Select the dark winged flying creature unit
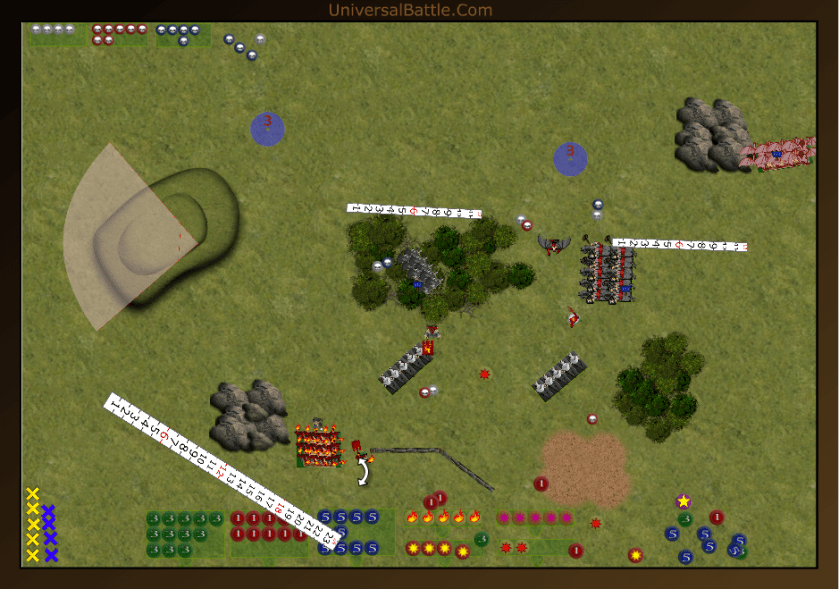This screenshot has height=589, width=839. [553, 243]
